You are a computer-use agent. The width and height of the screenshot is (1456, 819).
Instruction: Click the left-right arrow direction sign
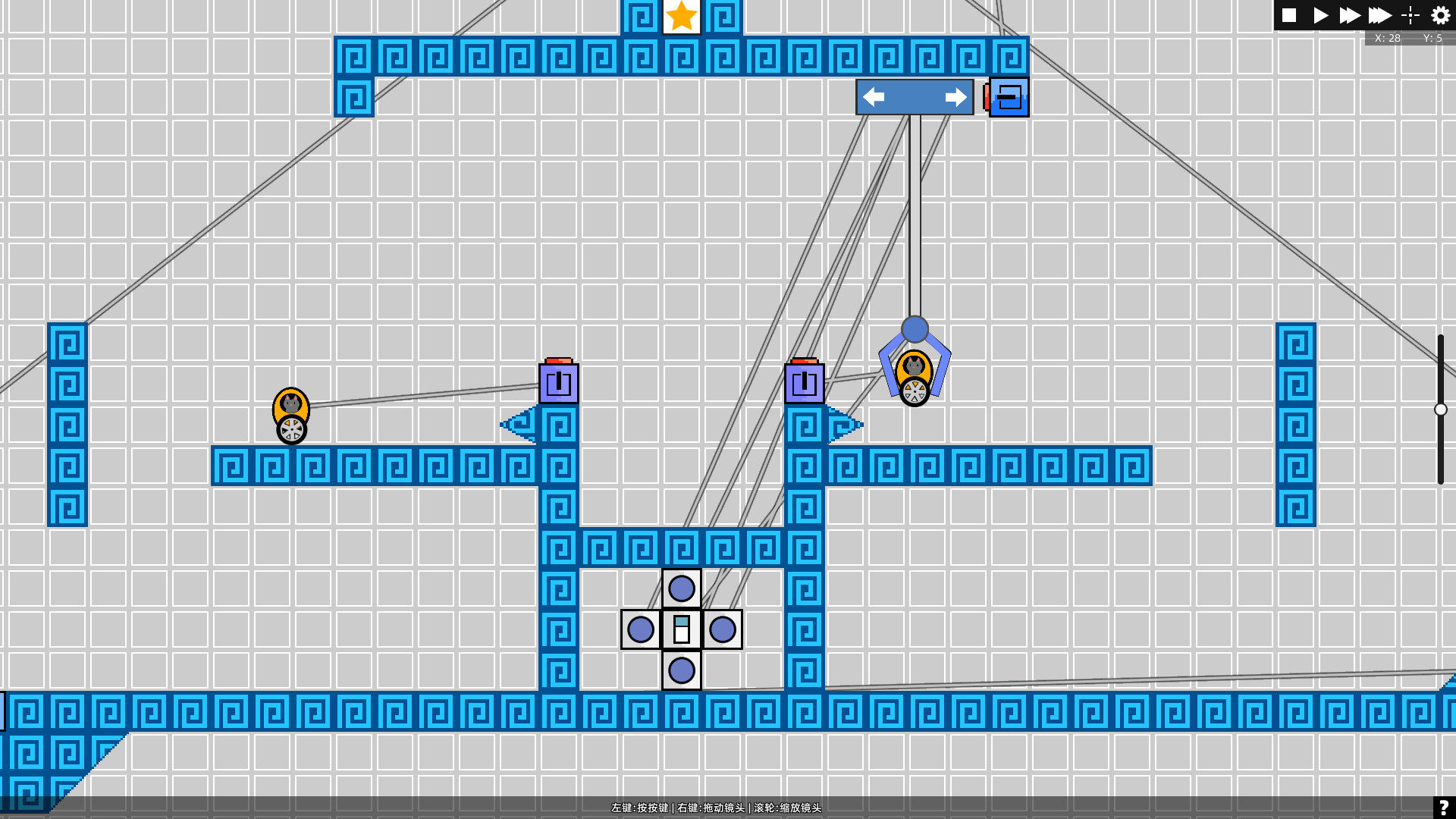coord(914,96)
